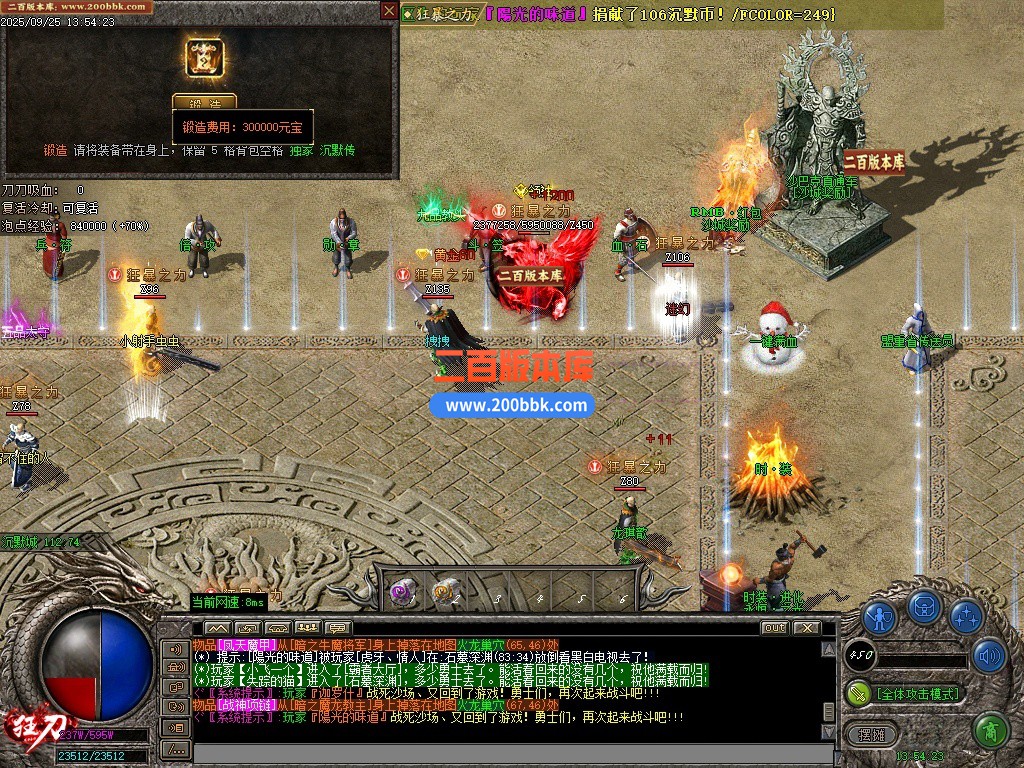The height and width of the screenshot is (768, 1024).
Task: Close the forging dialog panel
Action: [388, 11]
